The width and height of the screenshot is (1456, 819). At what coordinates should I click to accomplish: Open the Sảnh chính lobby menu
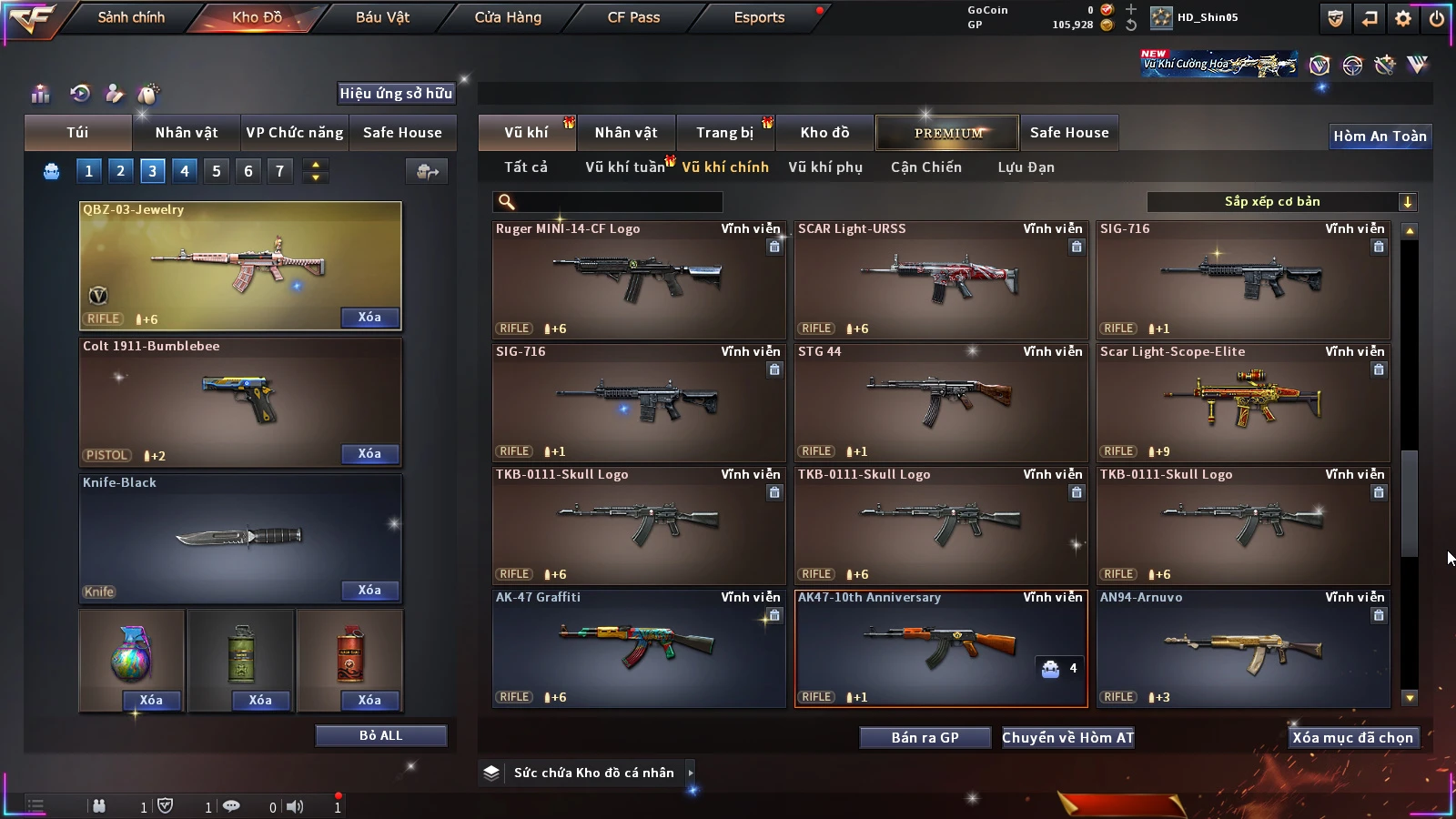[131, 17]
